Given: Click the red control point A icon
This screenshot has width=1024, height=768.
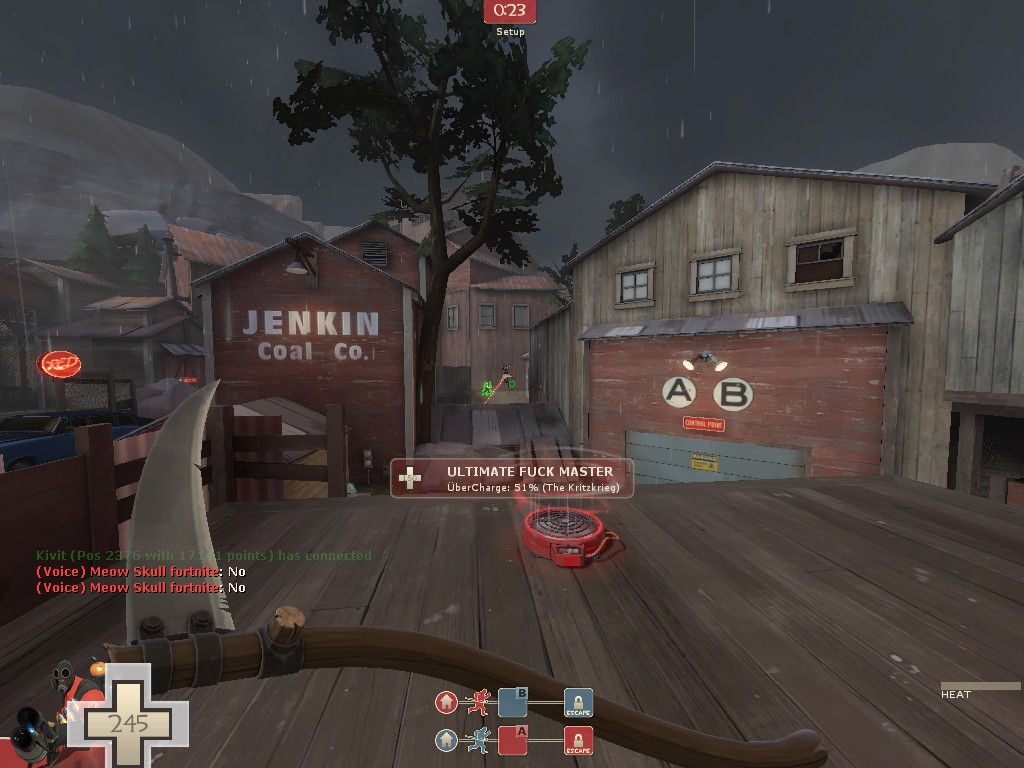Looking at the screenshot, I should [513, 741].
